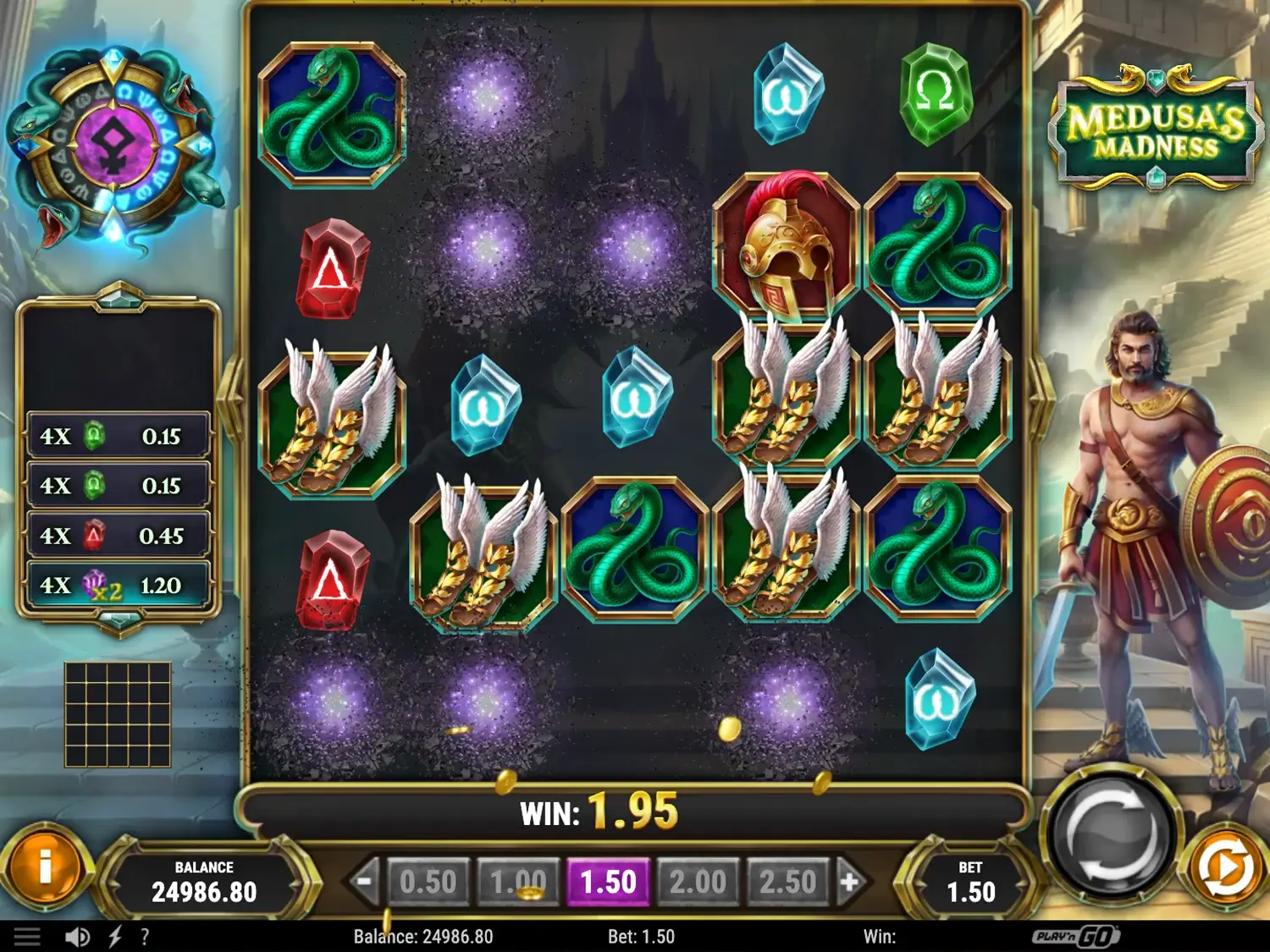Screen dimensions: 1270x952
Task: Select the 1.50 bet option
Action: pyautogui.click(x=608, y=883)
